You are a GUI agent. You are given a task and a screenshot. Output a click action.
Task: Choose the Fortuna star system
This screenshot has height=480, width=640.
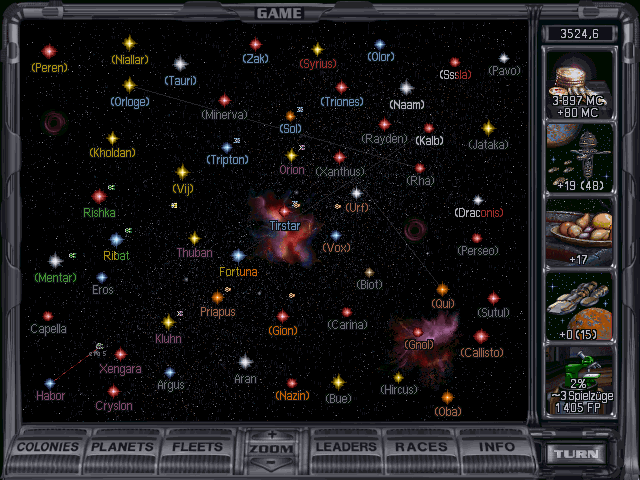click(238, 256)
